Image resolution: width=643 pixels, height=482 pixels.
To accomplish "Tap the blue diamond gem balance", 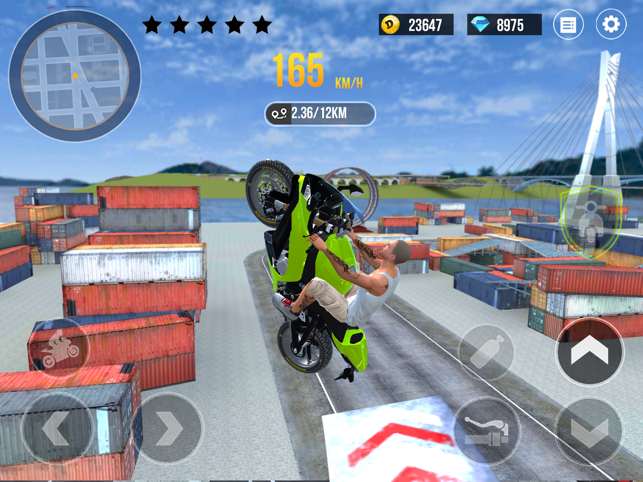I will [504, 25].
